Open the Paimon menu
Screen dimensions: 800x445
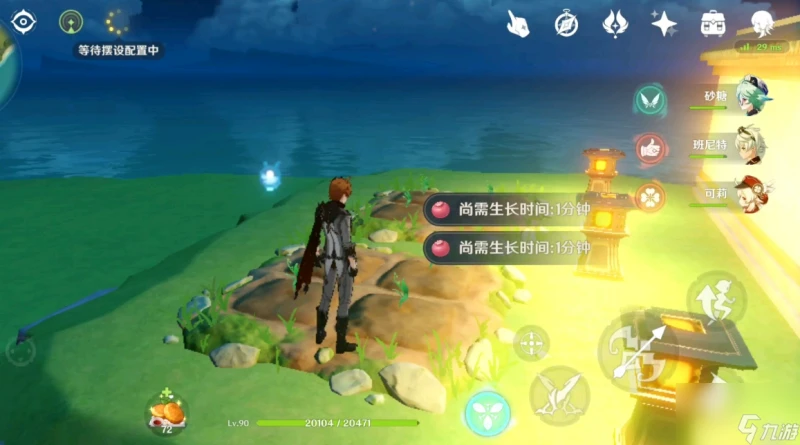(x=763, y=22)
